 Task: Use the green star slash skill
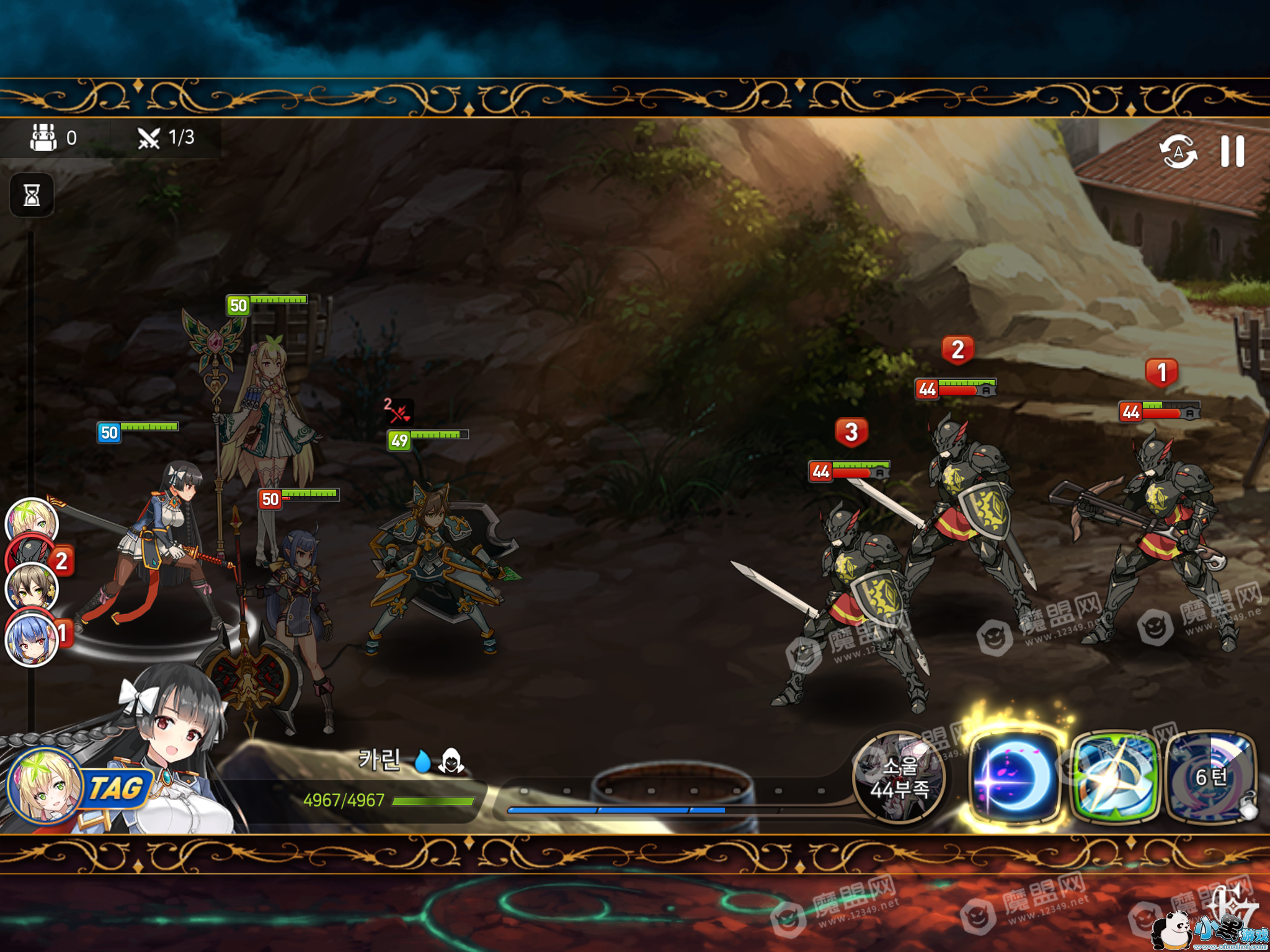point(1114,778)
